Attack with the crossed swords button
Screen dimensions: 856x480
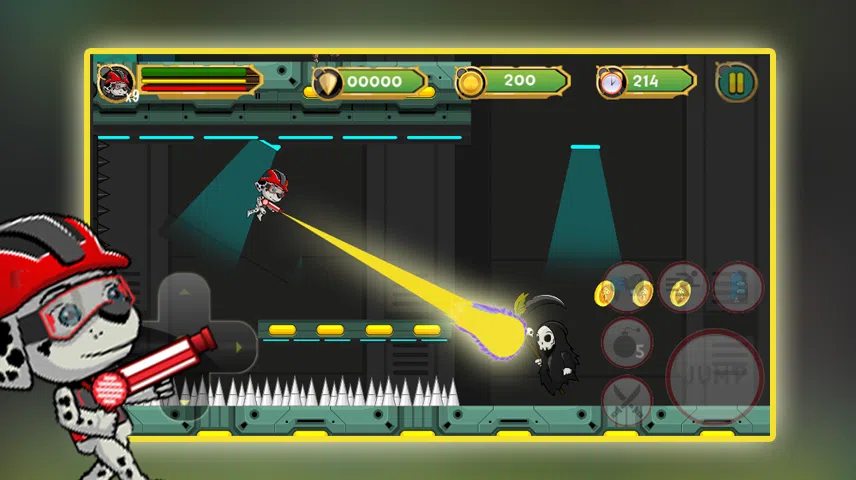(627, 400)
